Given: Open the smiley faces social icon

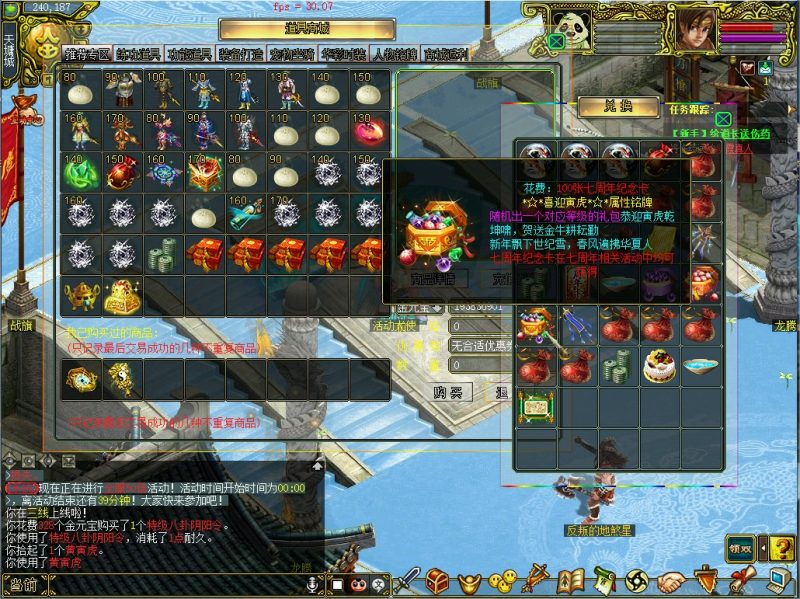Looking at the screenshot, I should [503, 580].
